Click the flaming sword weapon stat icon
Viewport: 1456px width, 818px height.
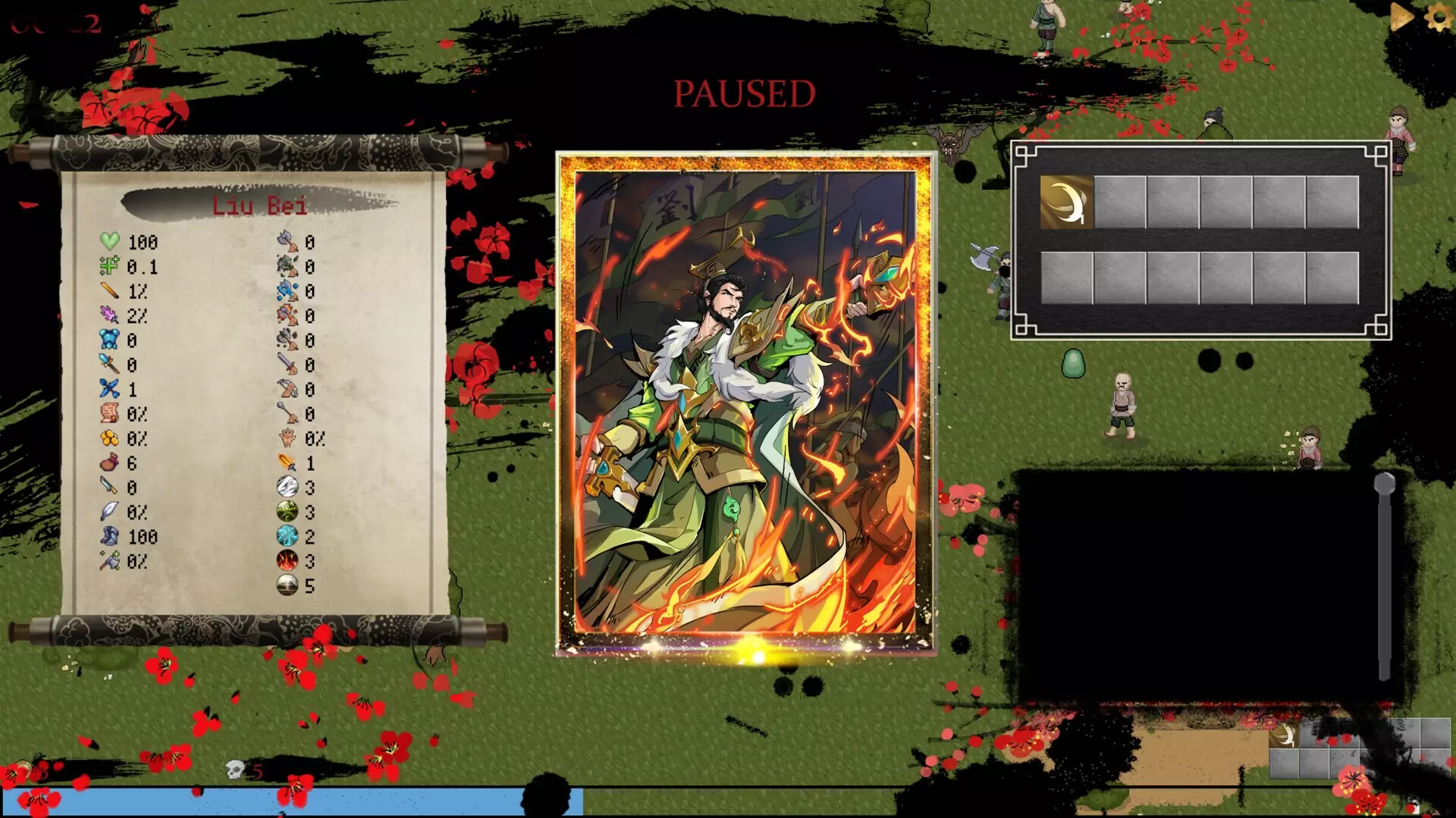(285, 462)
